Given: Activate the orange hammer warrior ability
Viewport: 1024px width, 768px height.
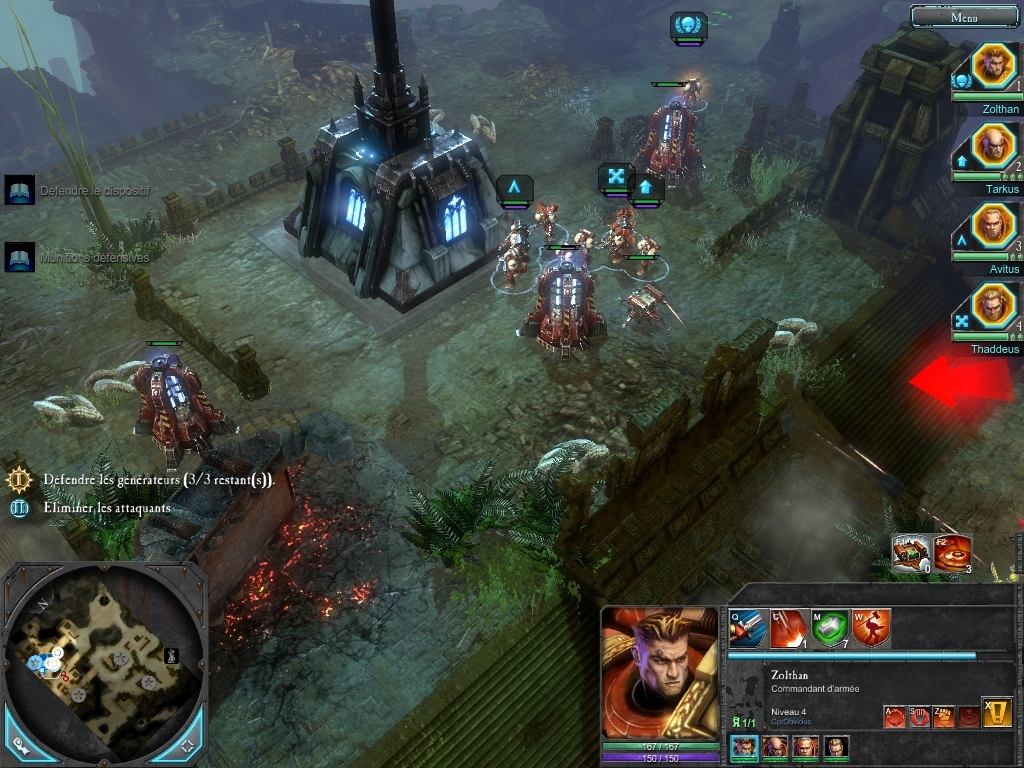Looking at the screenshot, I should [x=871, y=629].
